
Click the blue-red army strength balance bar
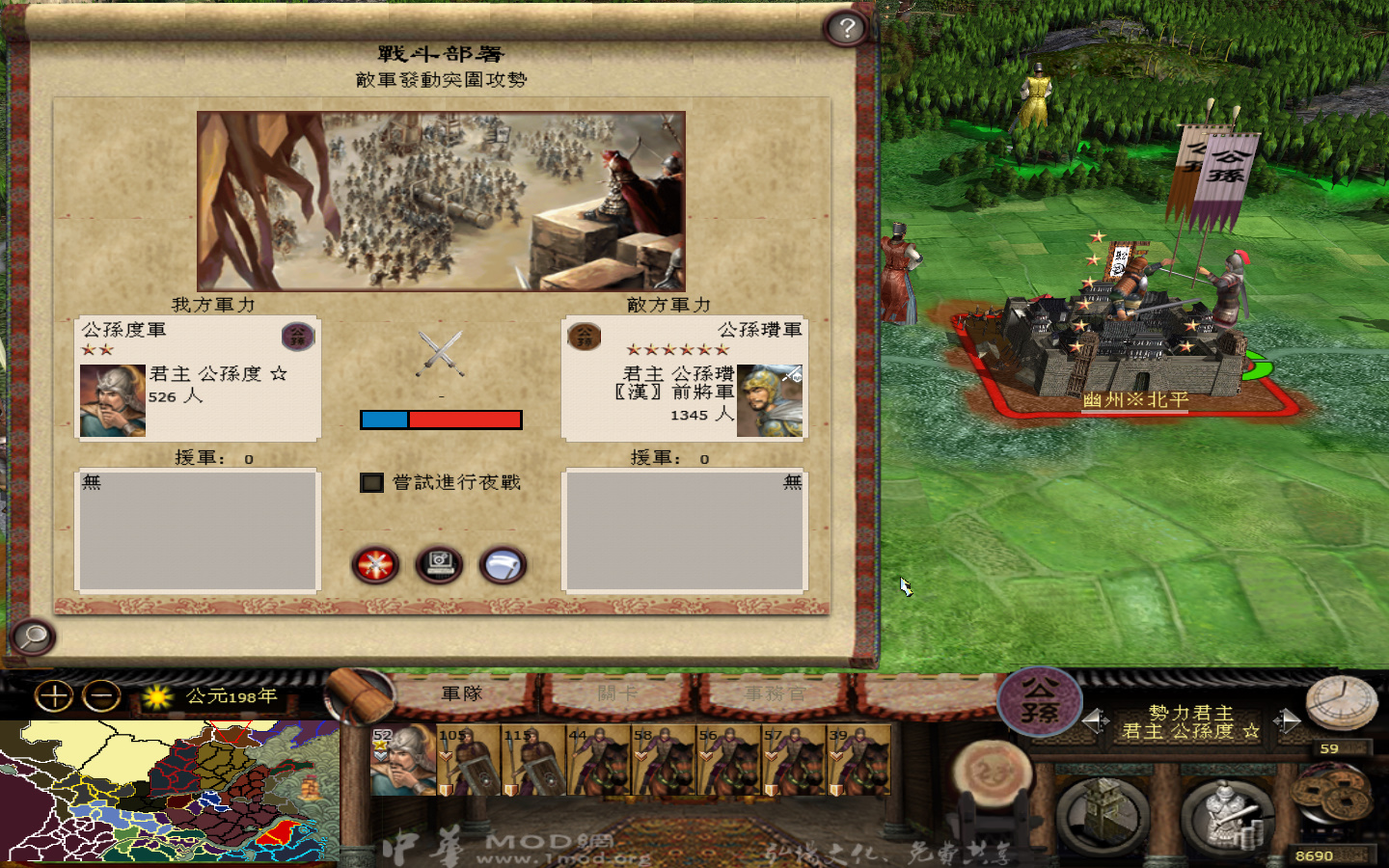(442, 419)
